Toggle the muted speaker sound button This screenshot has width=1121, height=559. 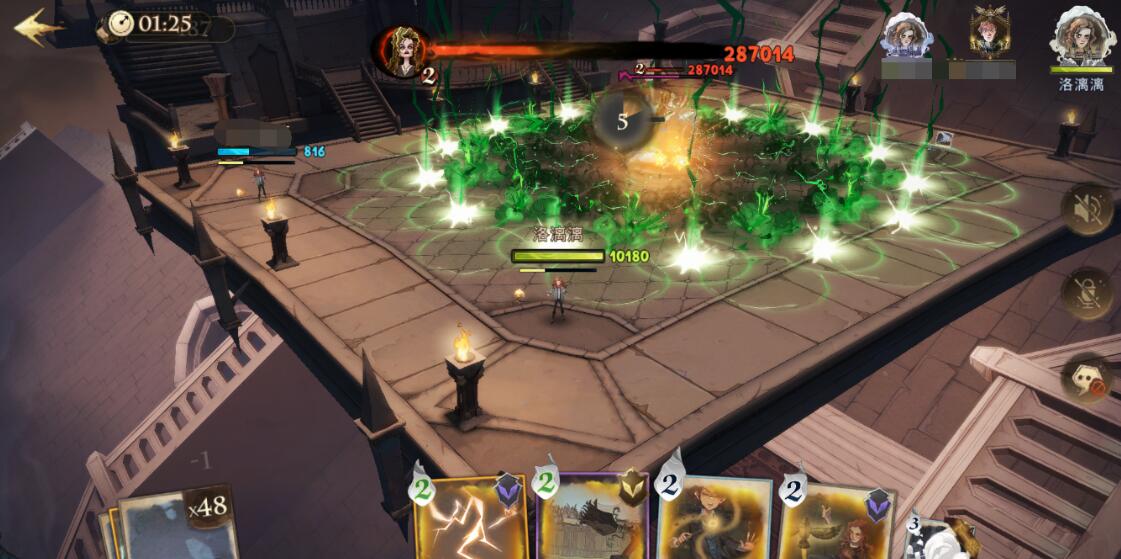(x=1087, y=210)
